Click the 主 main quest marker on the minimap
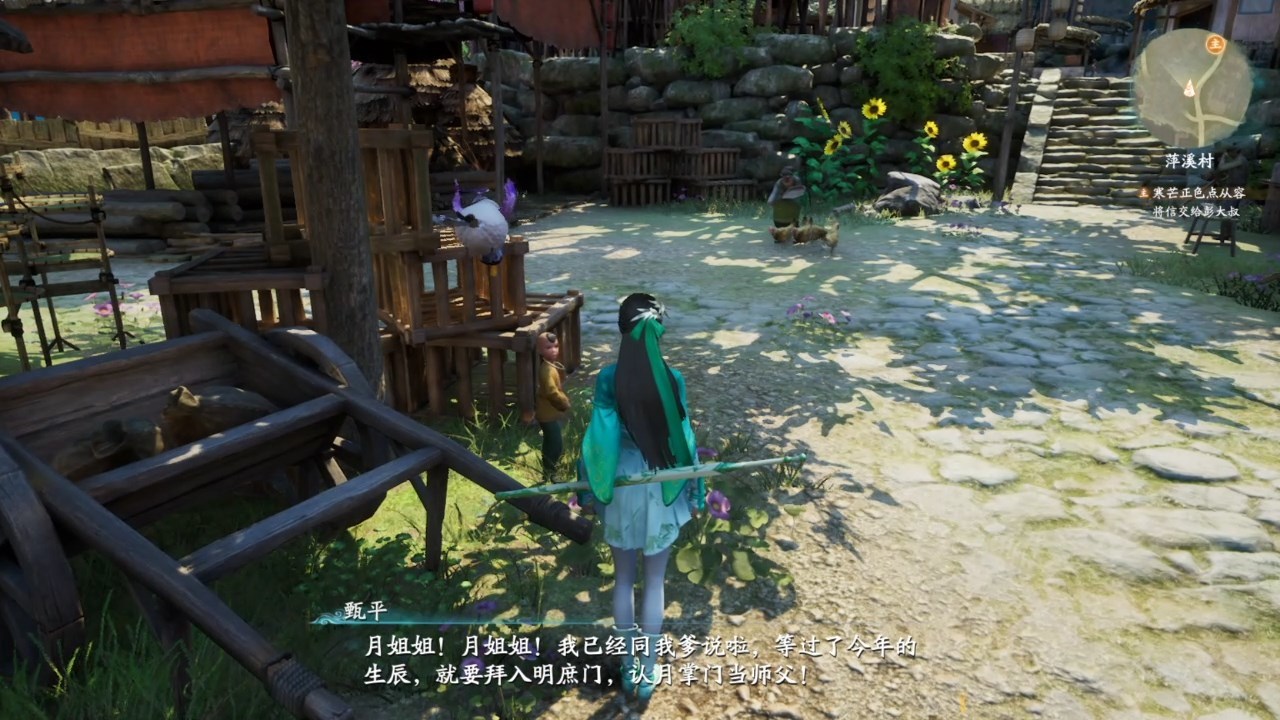This screenshot has height=720, width=1280. tap(1214, 44)
